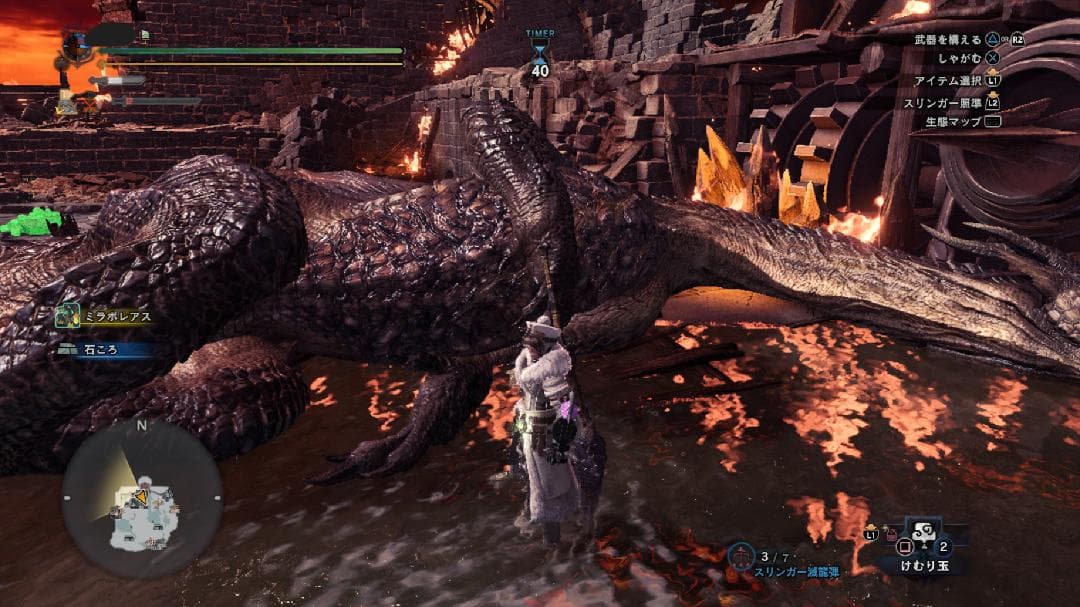Click the weapon sharpness gauge icon

pos(117,79)
